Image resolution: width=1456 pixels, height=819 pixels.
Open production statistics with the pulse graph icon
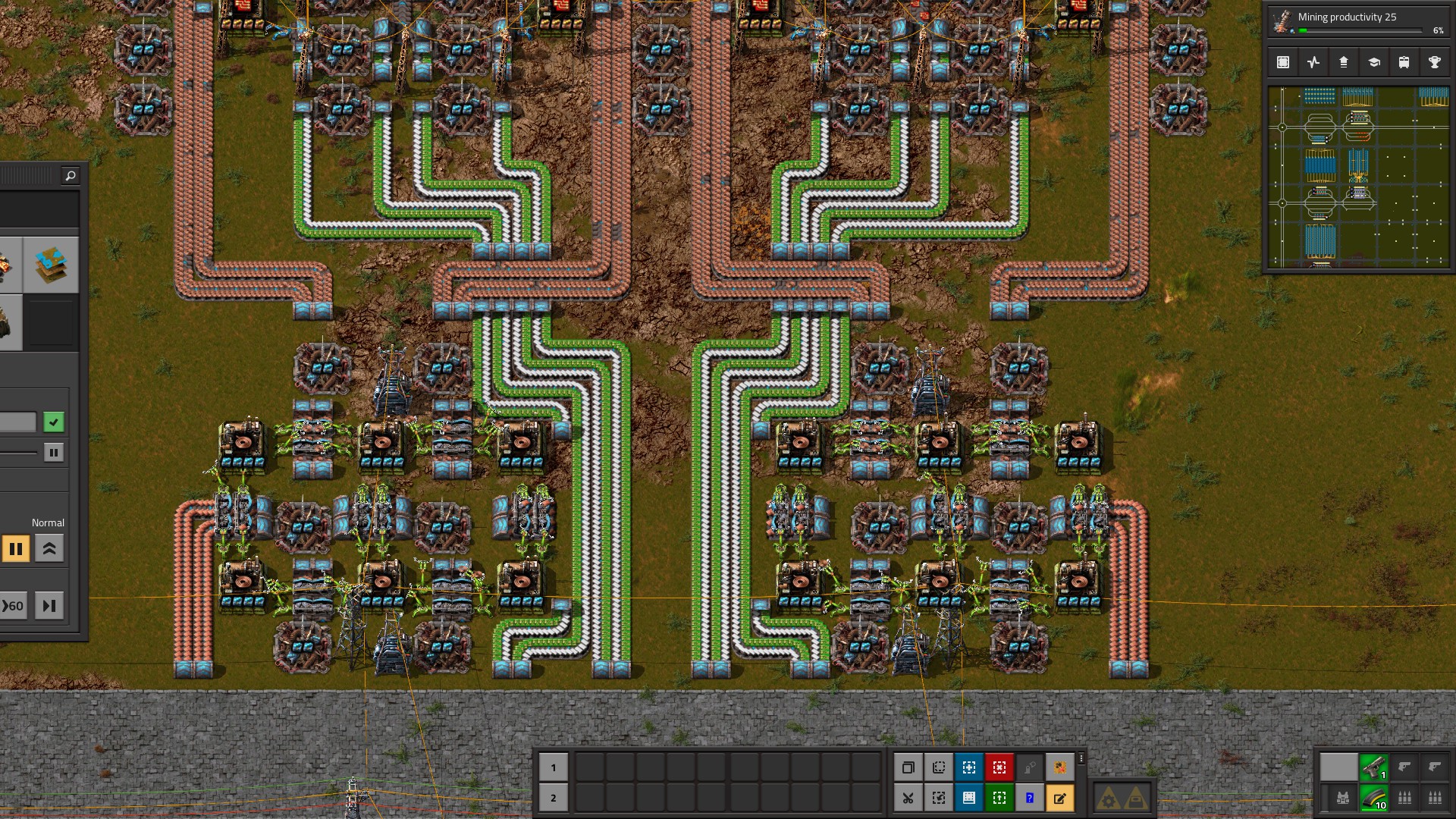click(x=1313, y=62)
